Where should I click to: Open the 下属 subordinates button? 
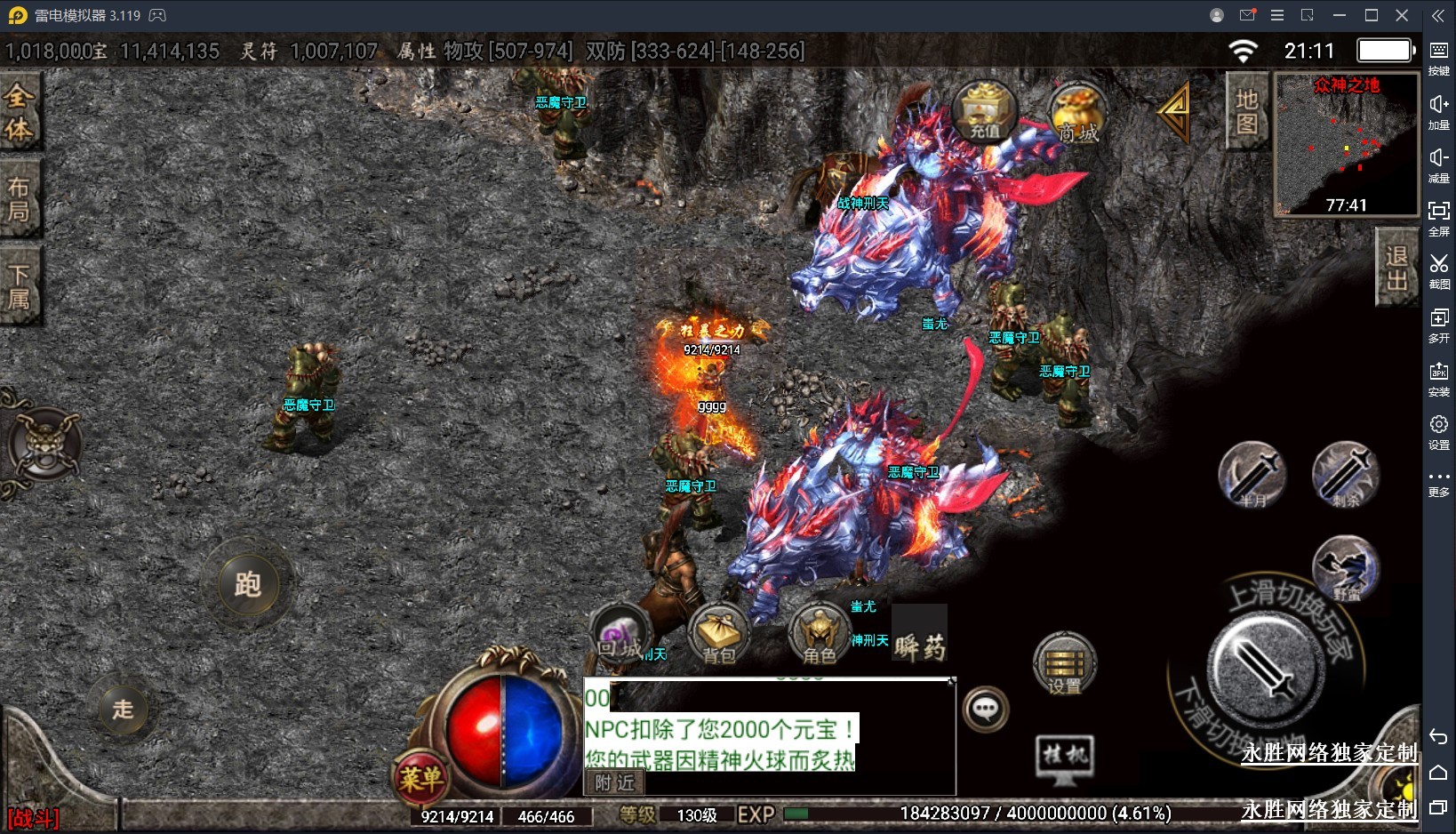tap(19, 286)
